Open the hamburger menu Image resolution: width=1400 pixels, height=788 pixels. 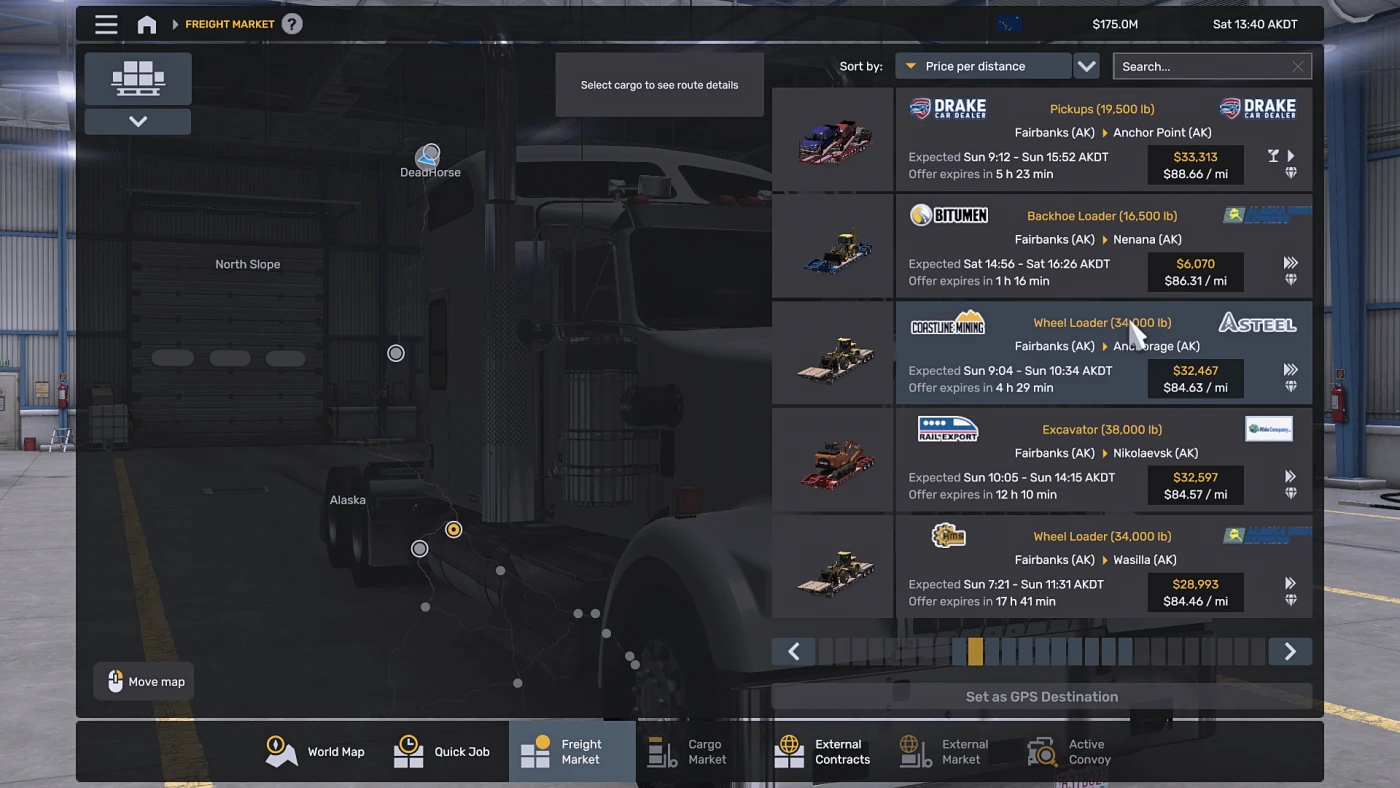click(106, 24)
